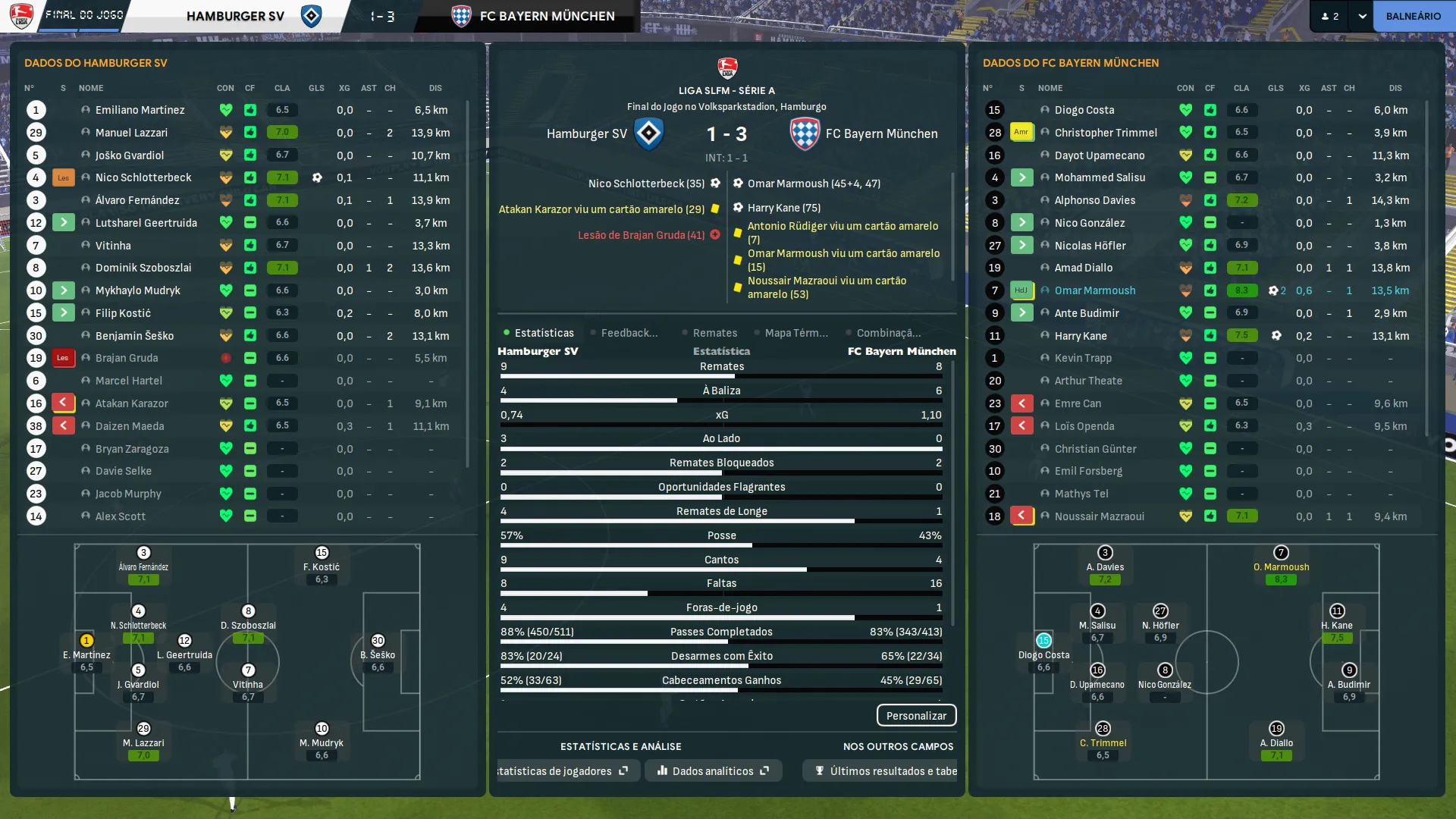Open the Hamburger SV team name in header
This screenshot has height=819, width=1456.
coord(235,16)
